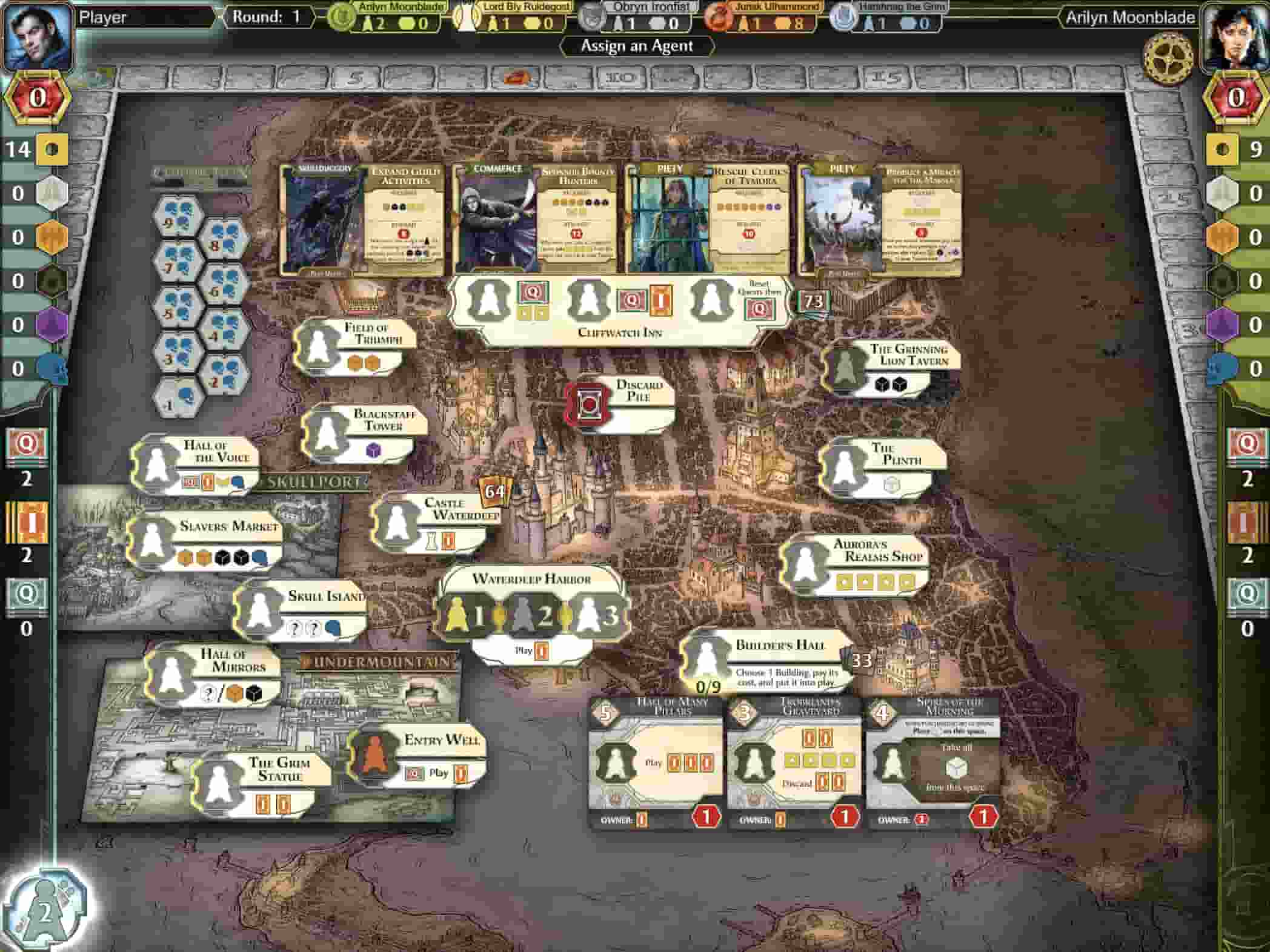The width and height of the screenshot is (1270, 952).
Task: Pick the Rescue Clerics of Tymora quest
Action: [x=708, y=219]
